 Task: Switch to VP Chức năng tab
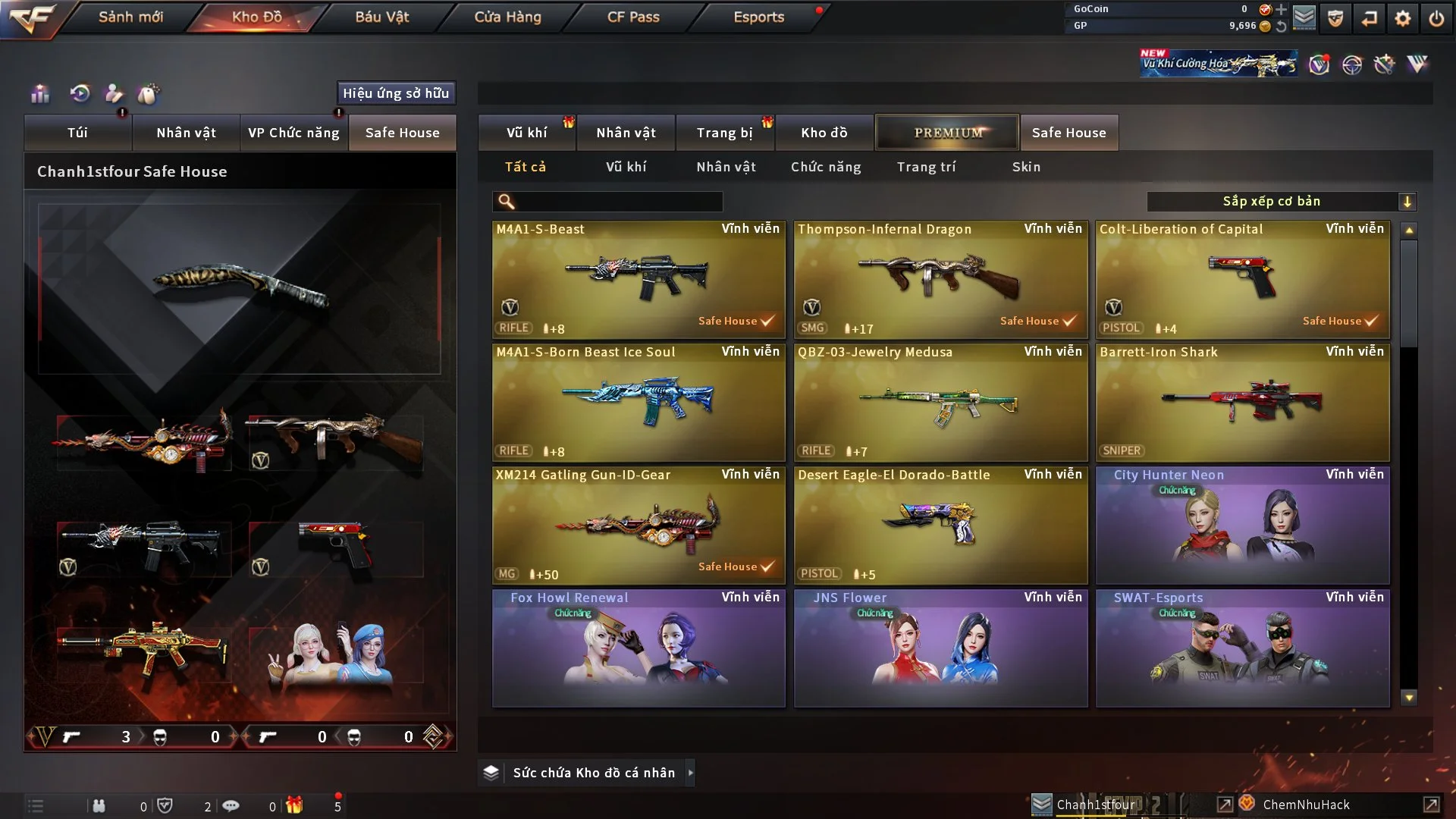tap(293, 133)
